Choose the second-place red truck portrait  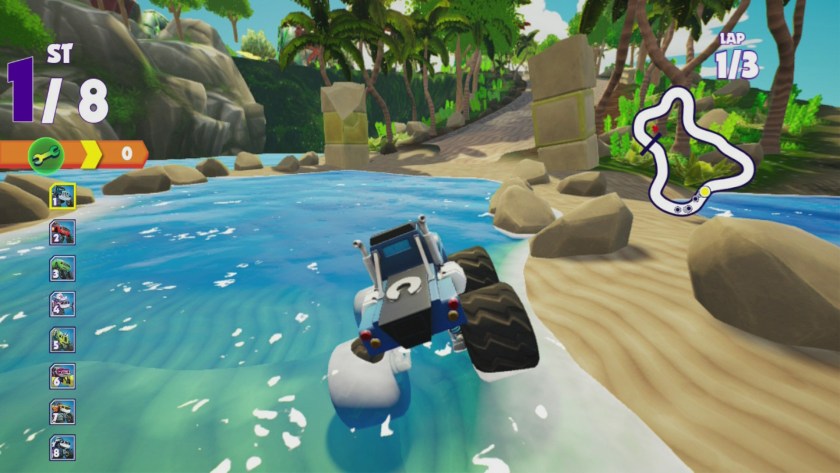pyautogui.click(x=63, y=232)
